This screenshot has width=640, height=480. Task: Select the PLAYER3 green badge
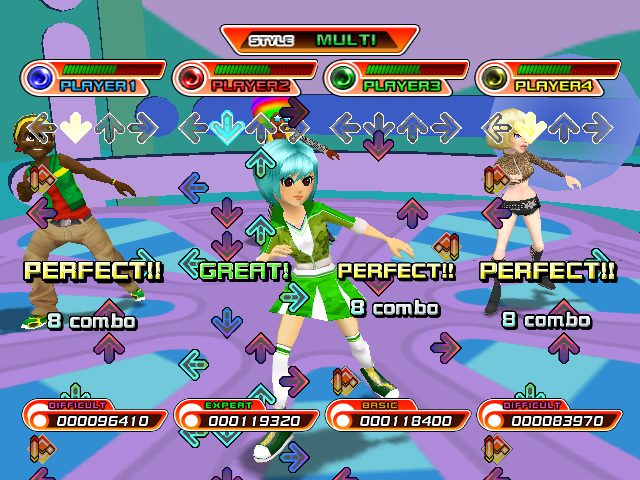coord(343,77)
